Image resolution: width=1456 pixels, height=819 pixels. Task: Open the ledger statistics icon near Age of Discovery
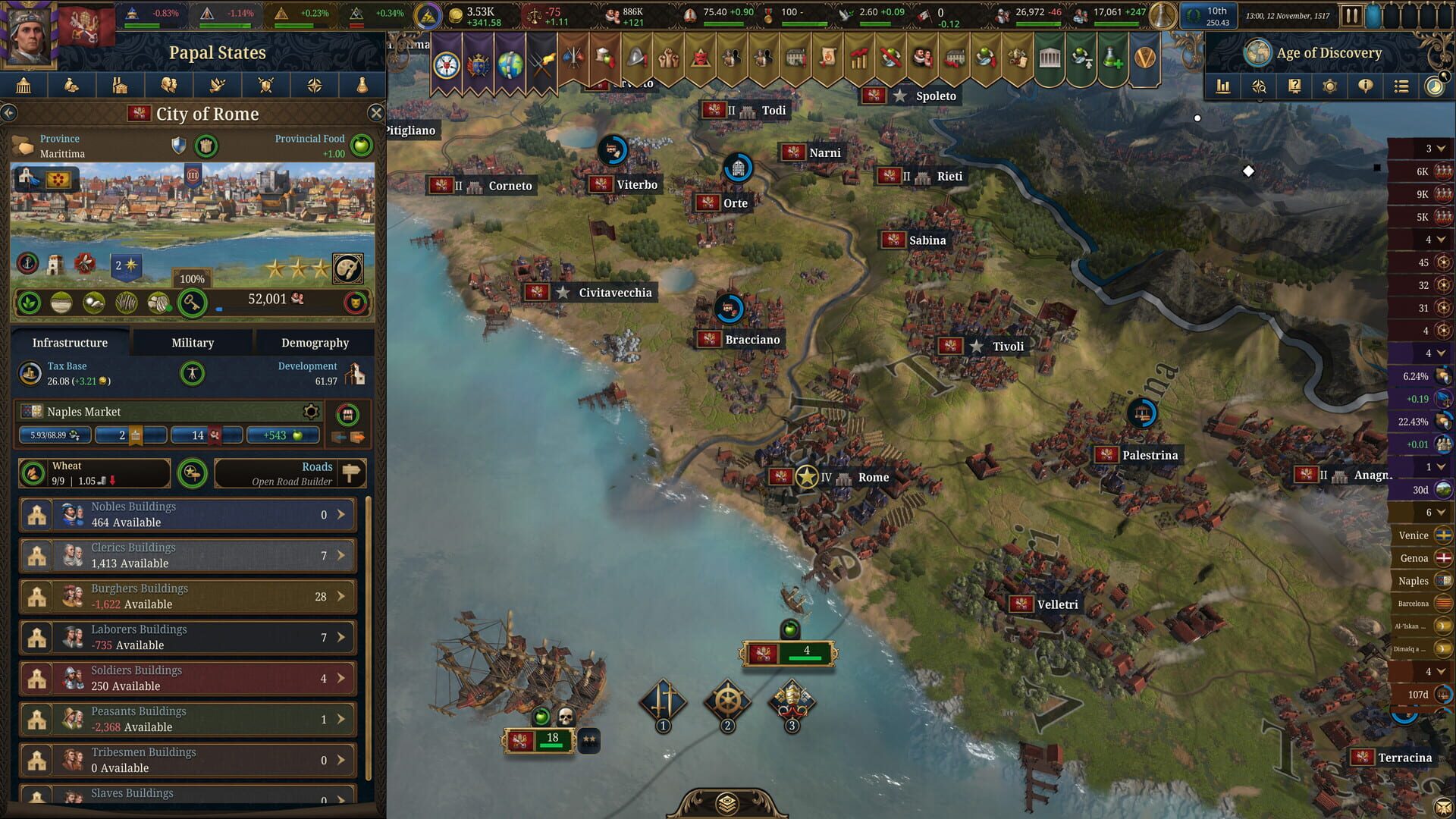tap(1224, 86)
